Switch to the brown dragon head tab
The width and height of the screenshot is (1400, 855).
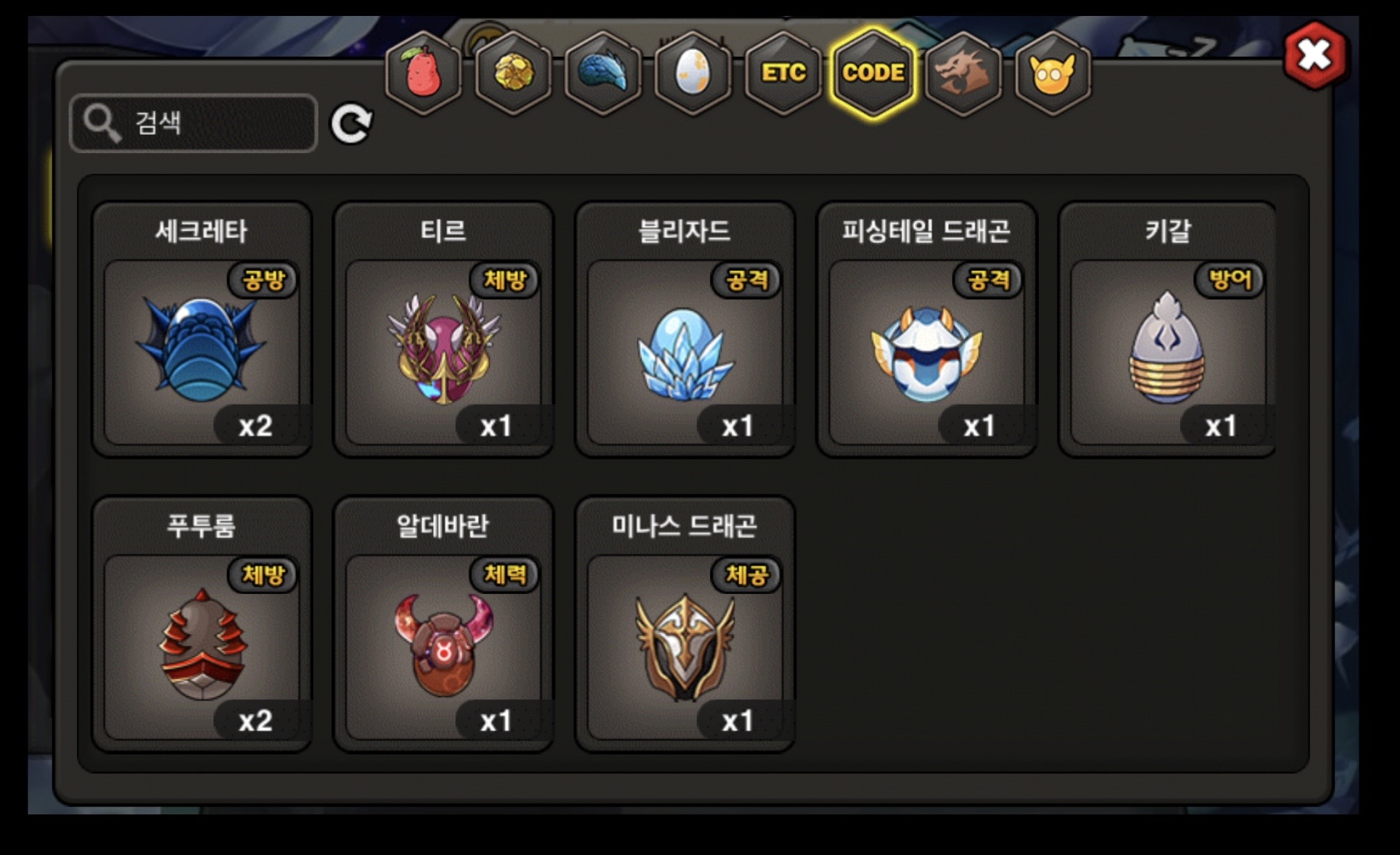[963, 73]
